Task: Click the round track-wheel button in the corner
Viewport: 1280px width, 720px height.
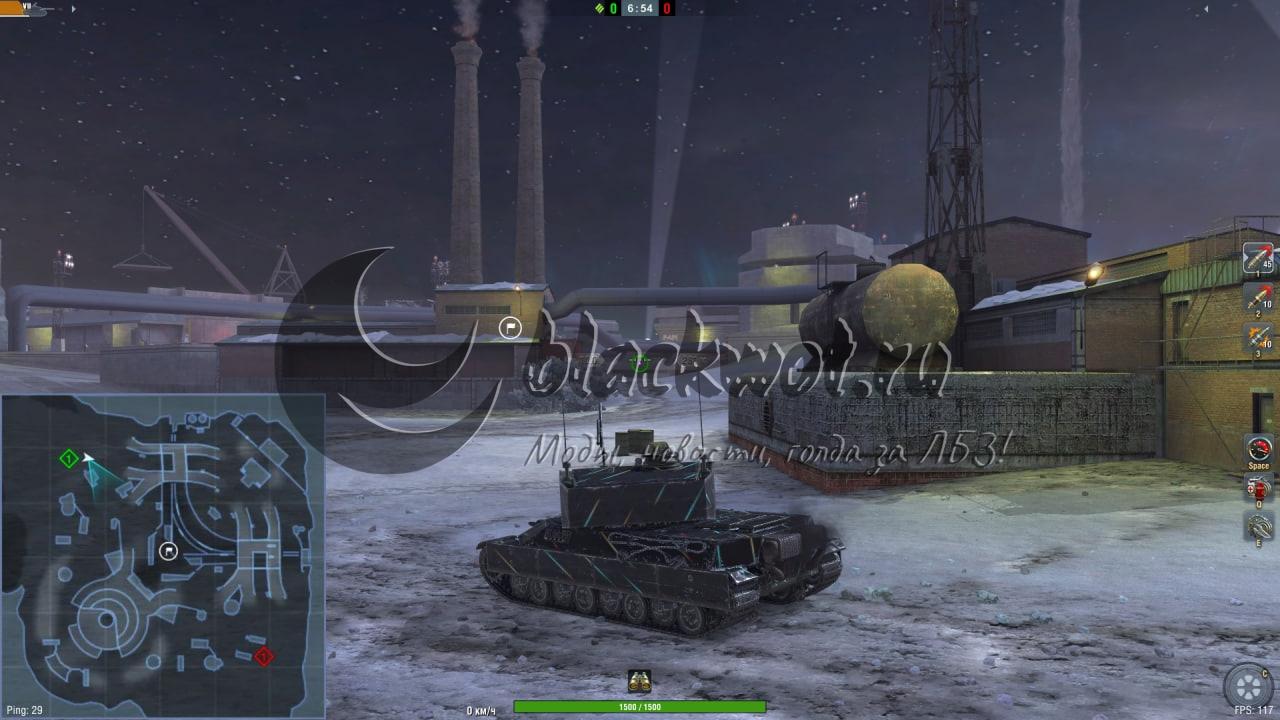Action: [x=1249, y=686]
